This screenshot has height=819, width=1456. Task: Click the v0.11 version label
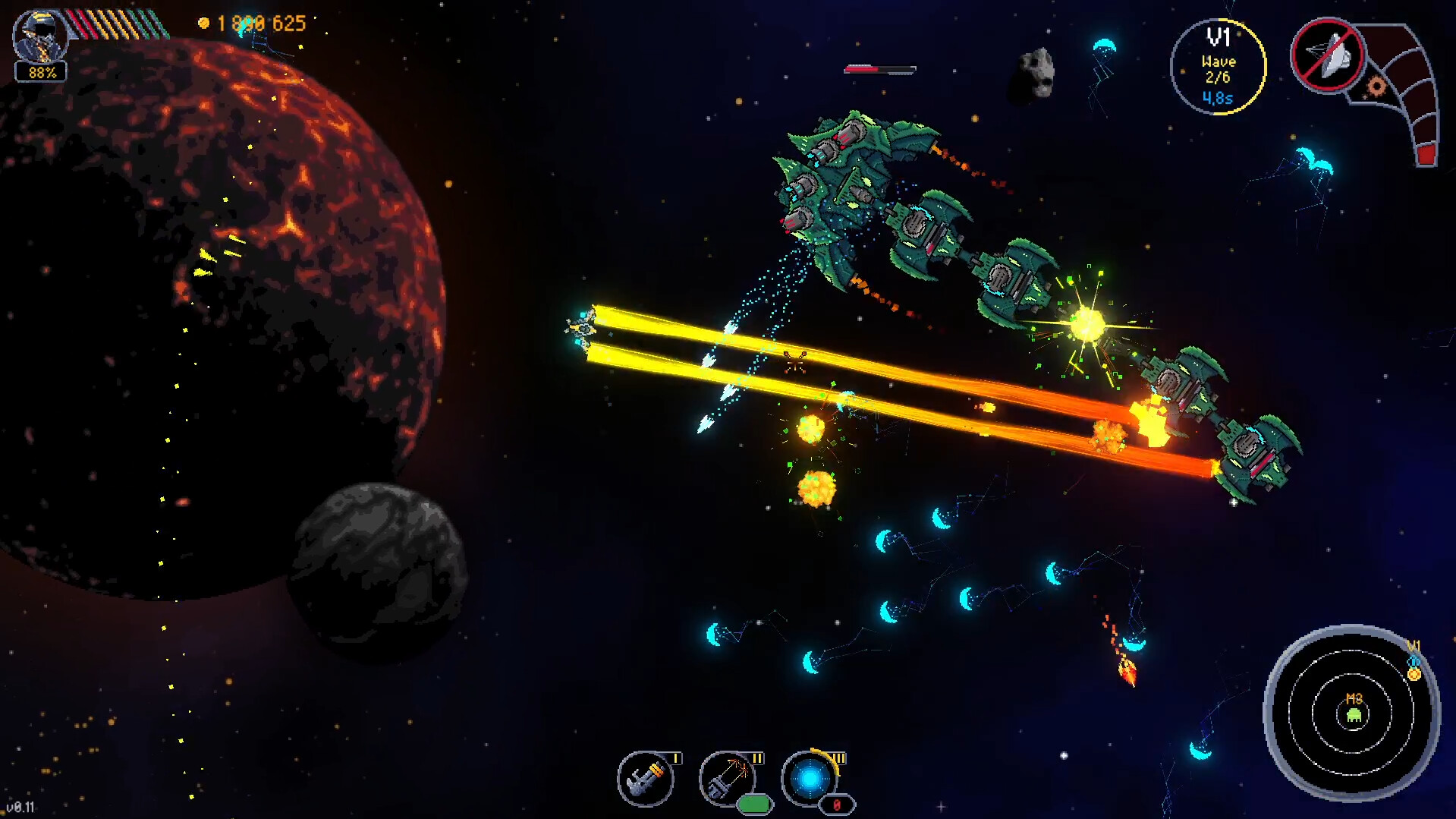(x=20, y=807)
